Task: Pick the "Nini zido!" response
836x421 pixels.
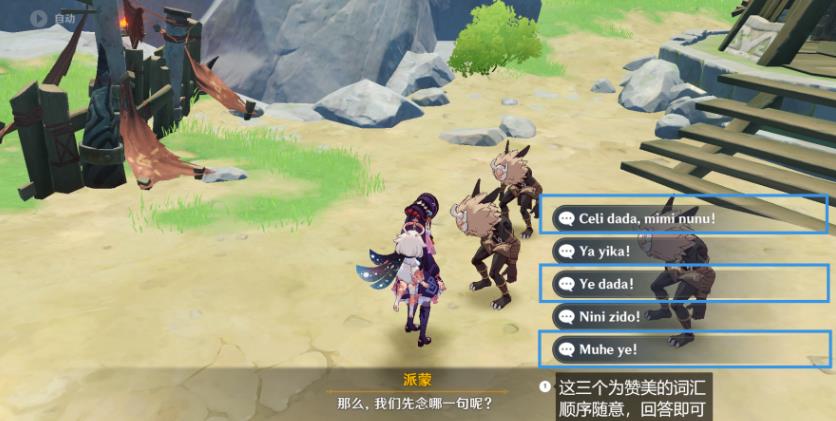Action: click(x=610, y=317)
